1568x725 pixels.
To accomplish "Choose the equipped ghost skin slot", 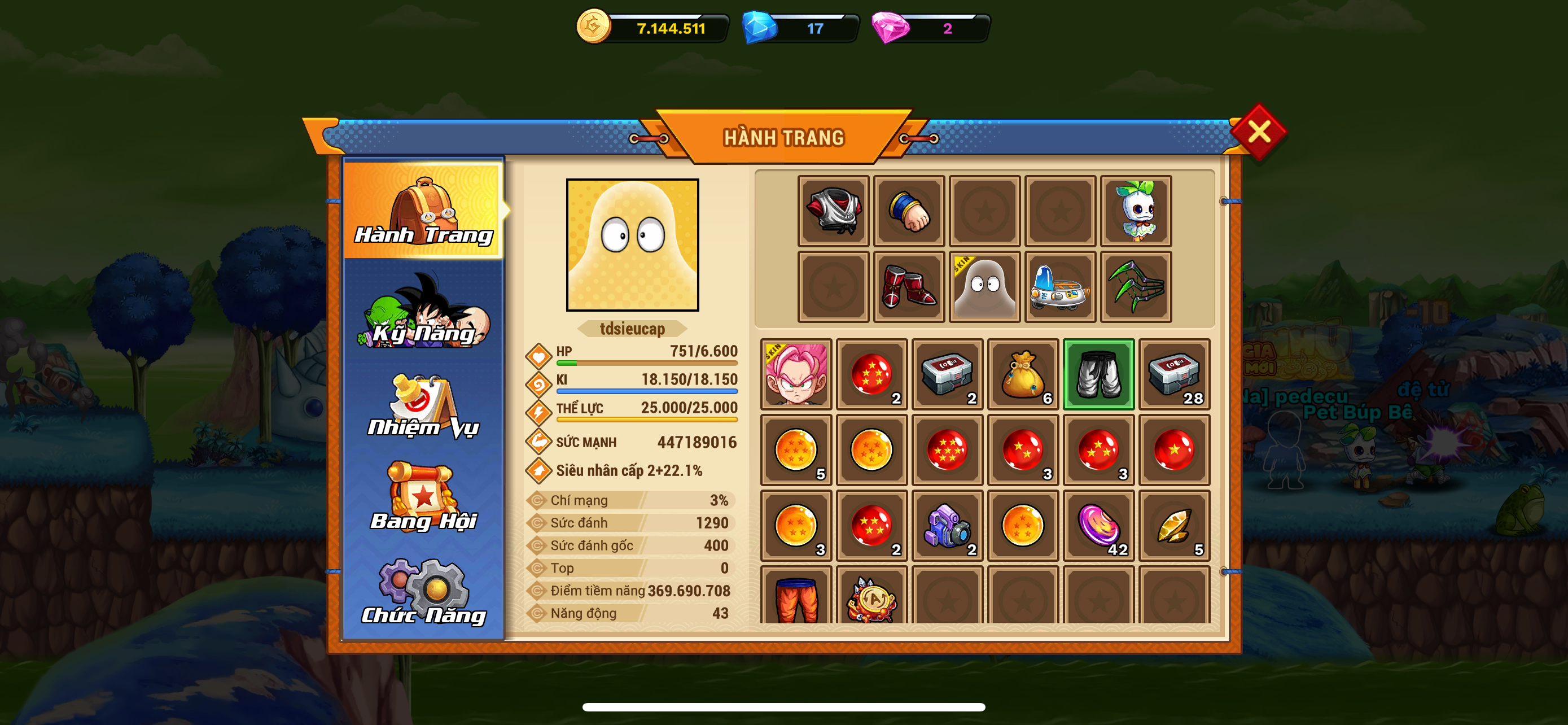I will (x=984, y=287).
